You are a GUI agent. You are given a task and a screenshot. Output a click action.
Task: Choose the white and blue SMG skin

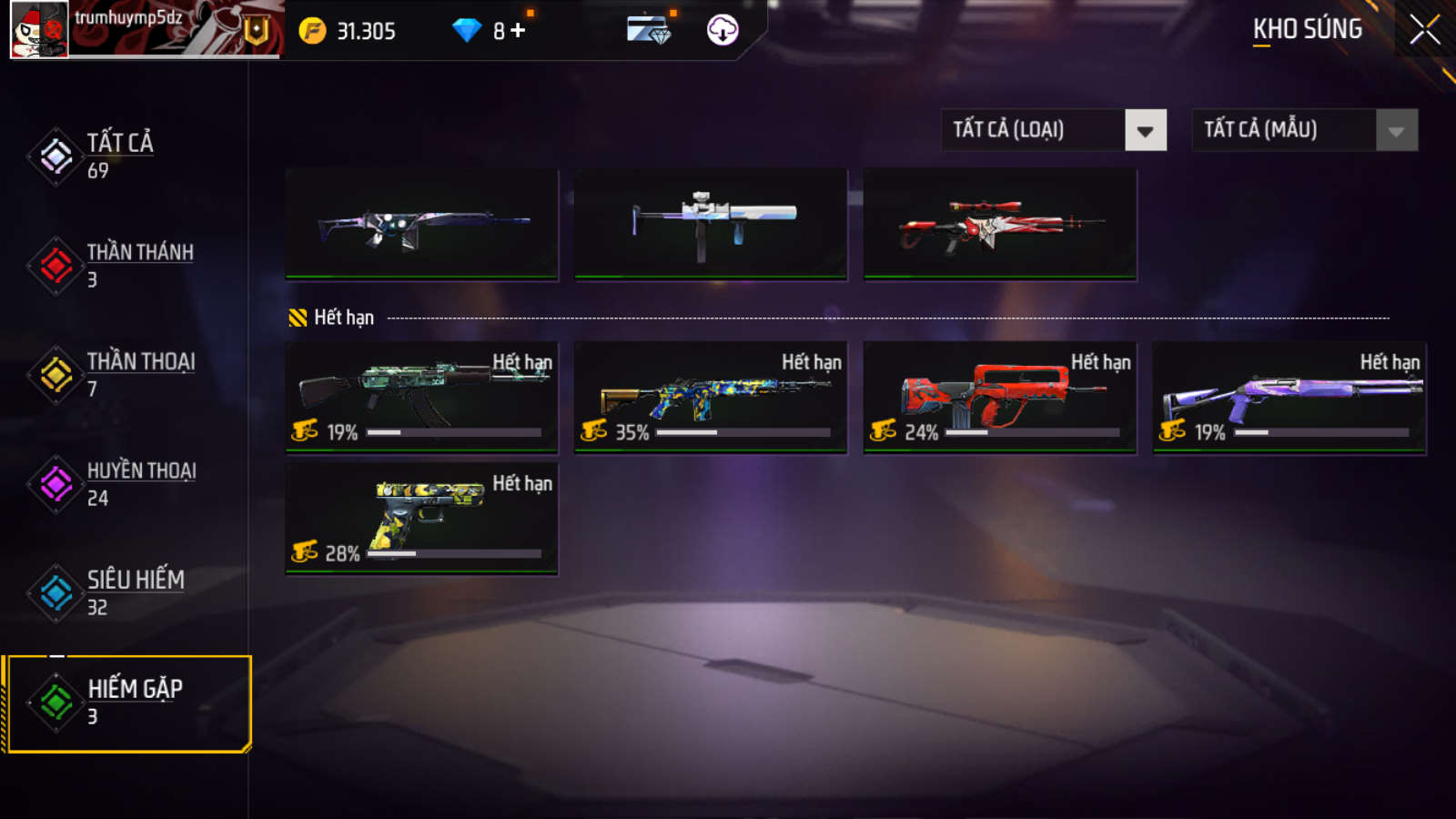711,224
